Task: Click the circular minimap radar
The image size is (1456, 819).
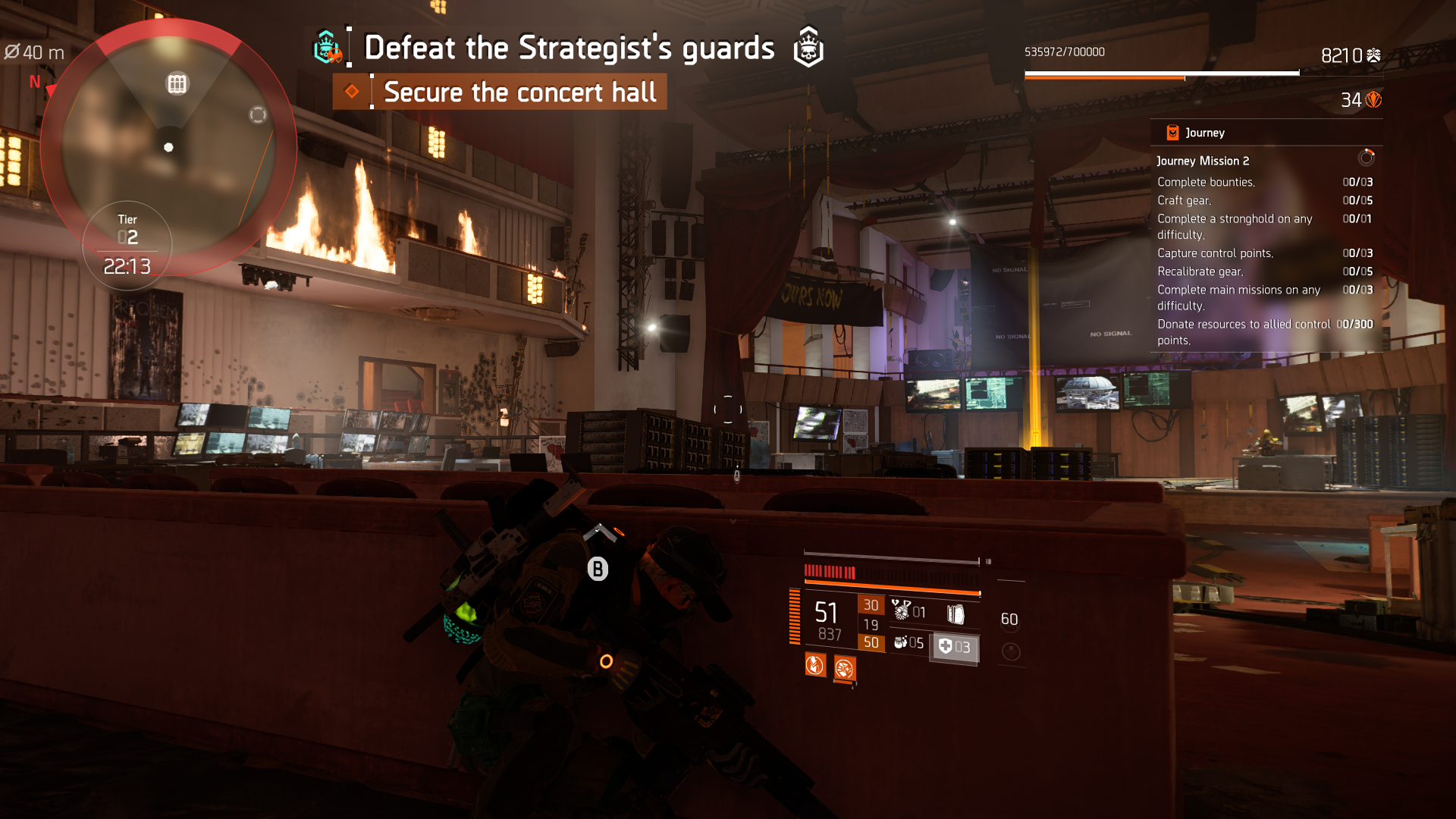Action: [168, 148]
